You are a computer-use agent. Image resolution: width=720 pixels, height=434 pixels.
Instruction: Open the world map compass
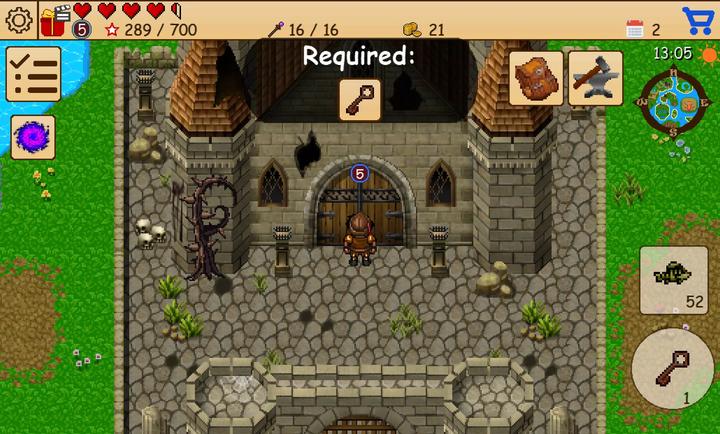pos(673,100)
